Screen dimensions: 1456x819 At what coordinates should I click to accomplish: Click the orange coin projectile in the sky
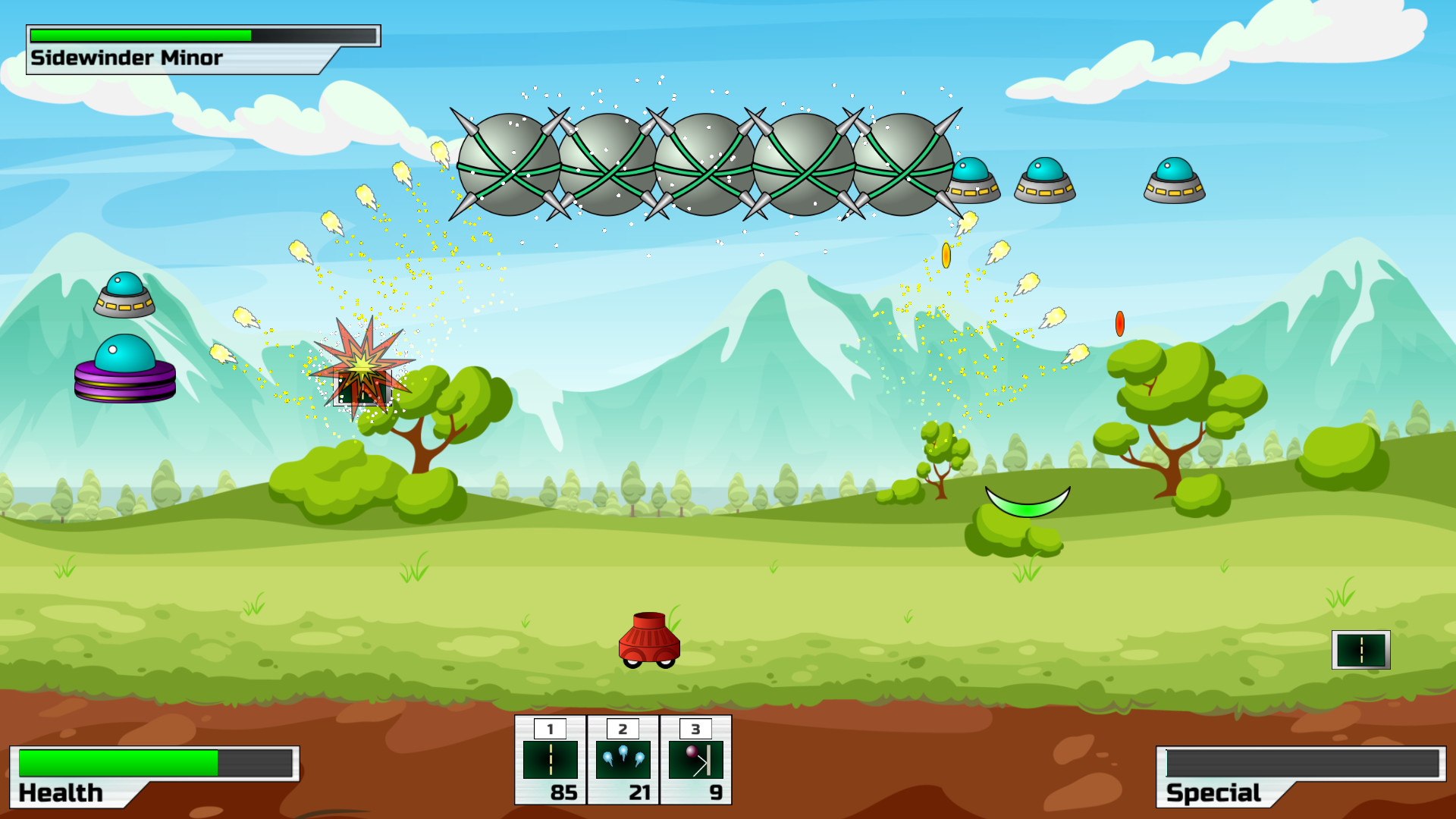(946, 256)
